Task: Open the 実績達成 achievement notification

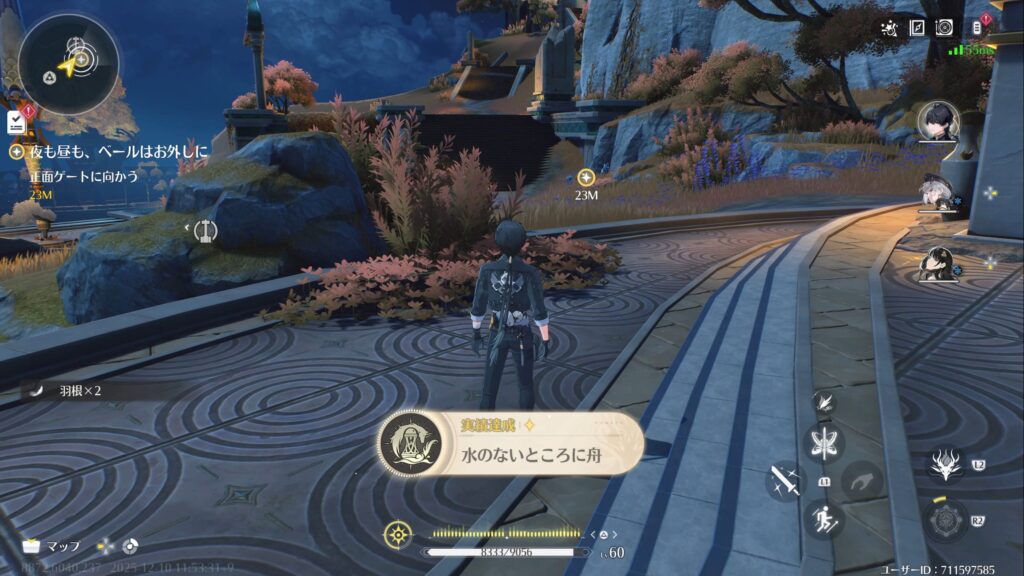Action: tap(510, 443)
